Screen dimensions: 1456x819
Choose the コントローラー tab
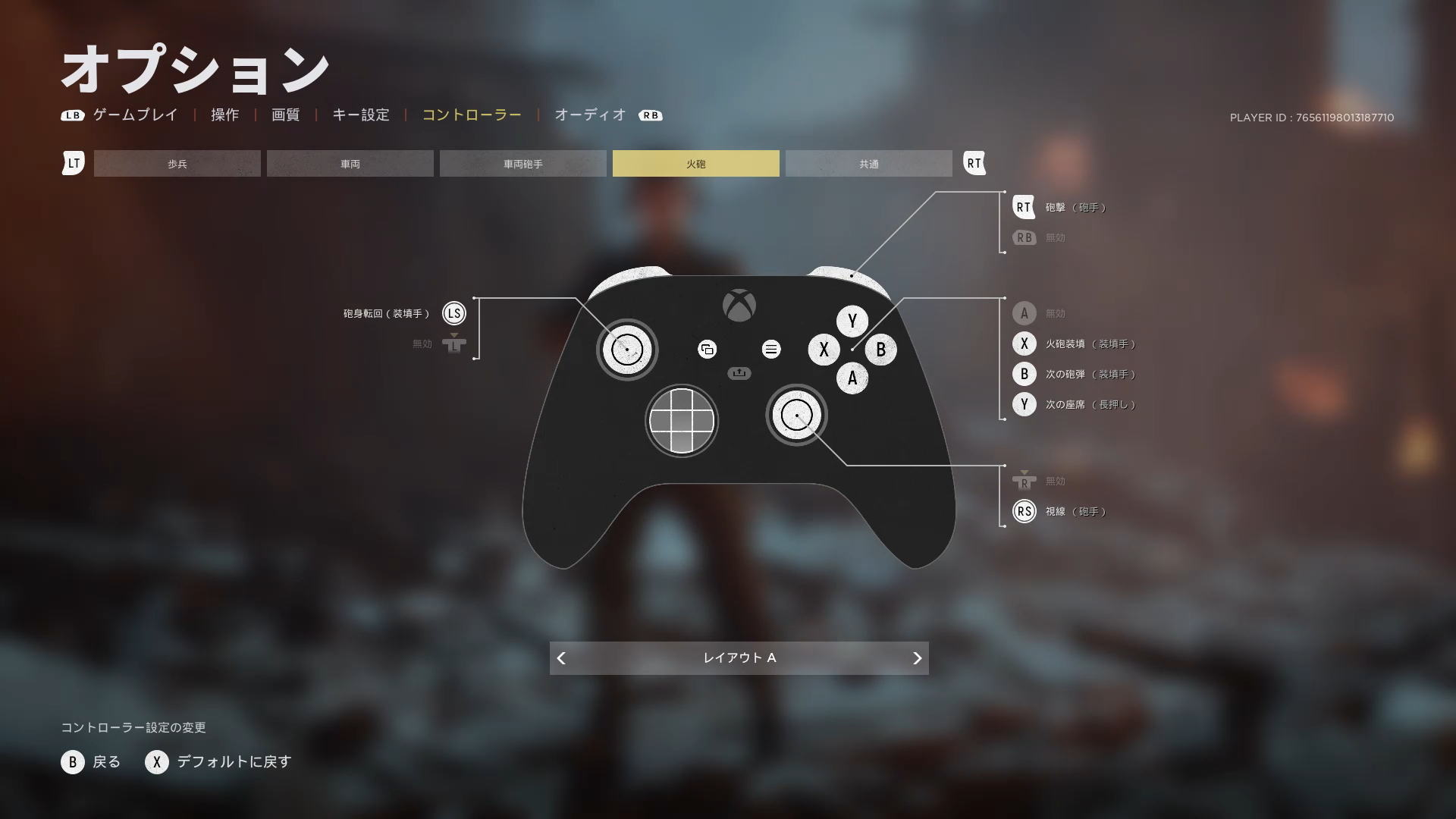[x=472, y=115]
